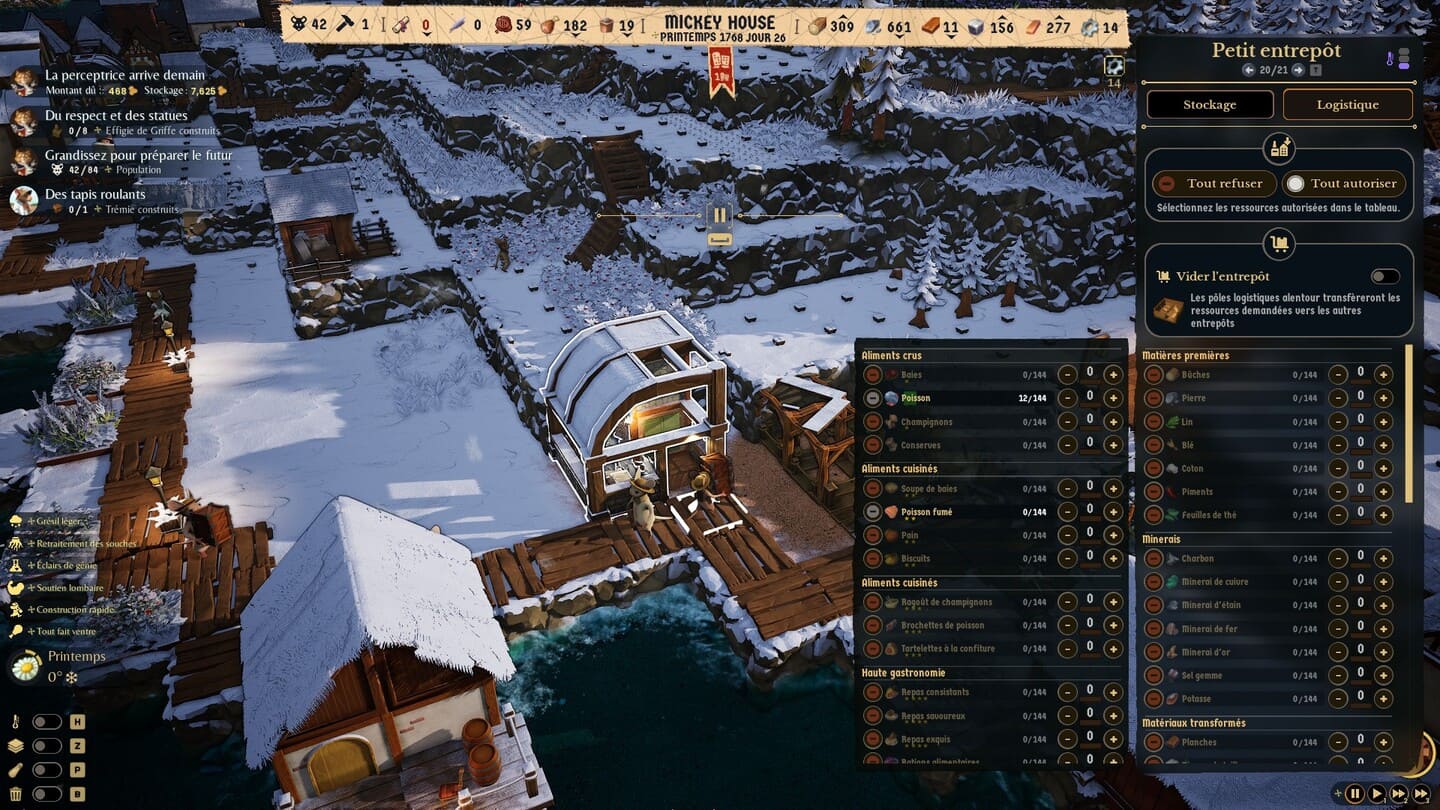
Task: Switch to the Logistique tab
Action: [x=1347, y=104]
